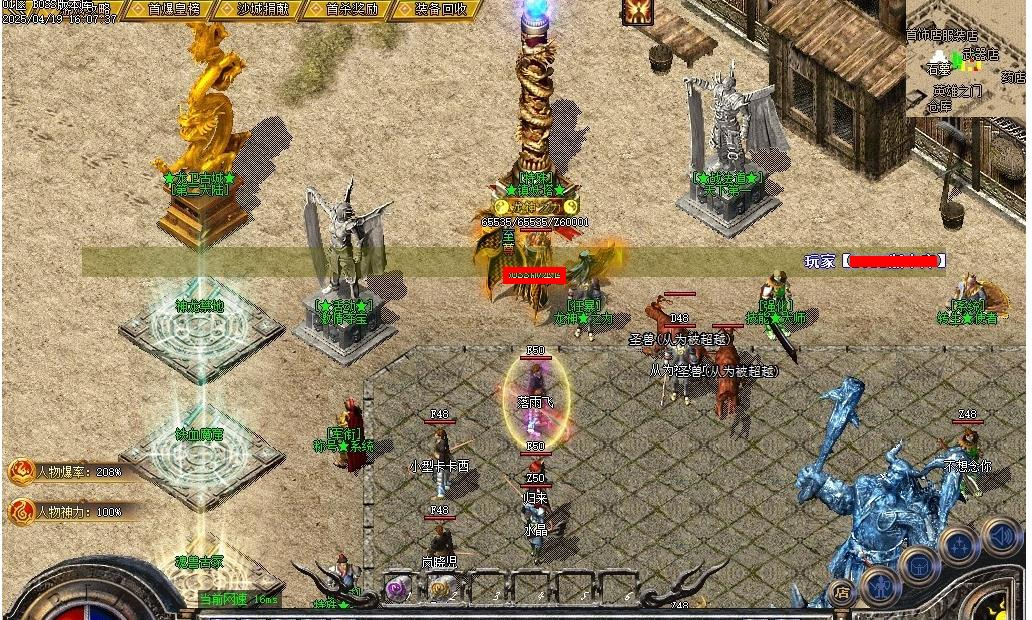Use the purple swirl item in hotbar
This screenshot has height=620, width=1032.
point(398,589)
